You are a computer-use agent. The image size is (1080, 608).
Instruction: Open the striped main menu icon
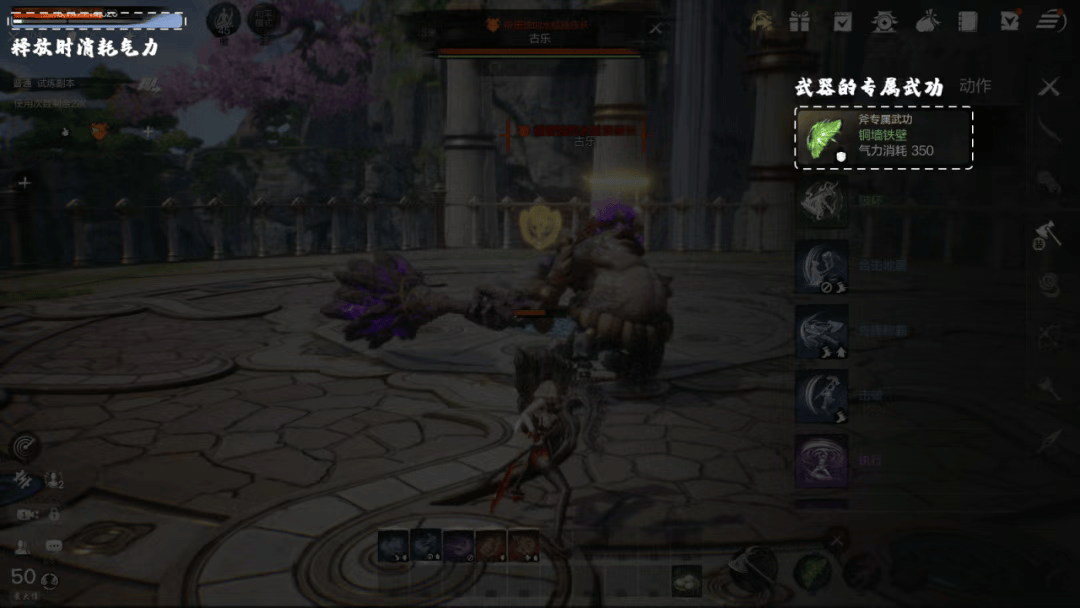(x=1050, y=20)
